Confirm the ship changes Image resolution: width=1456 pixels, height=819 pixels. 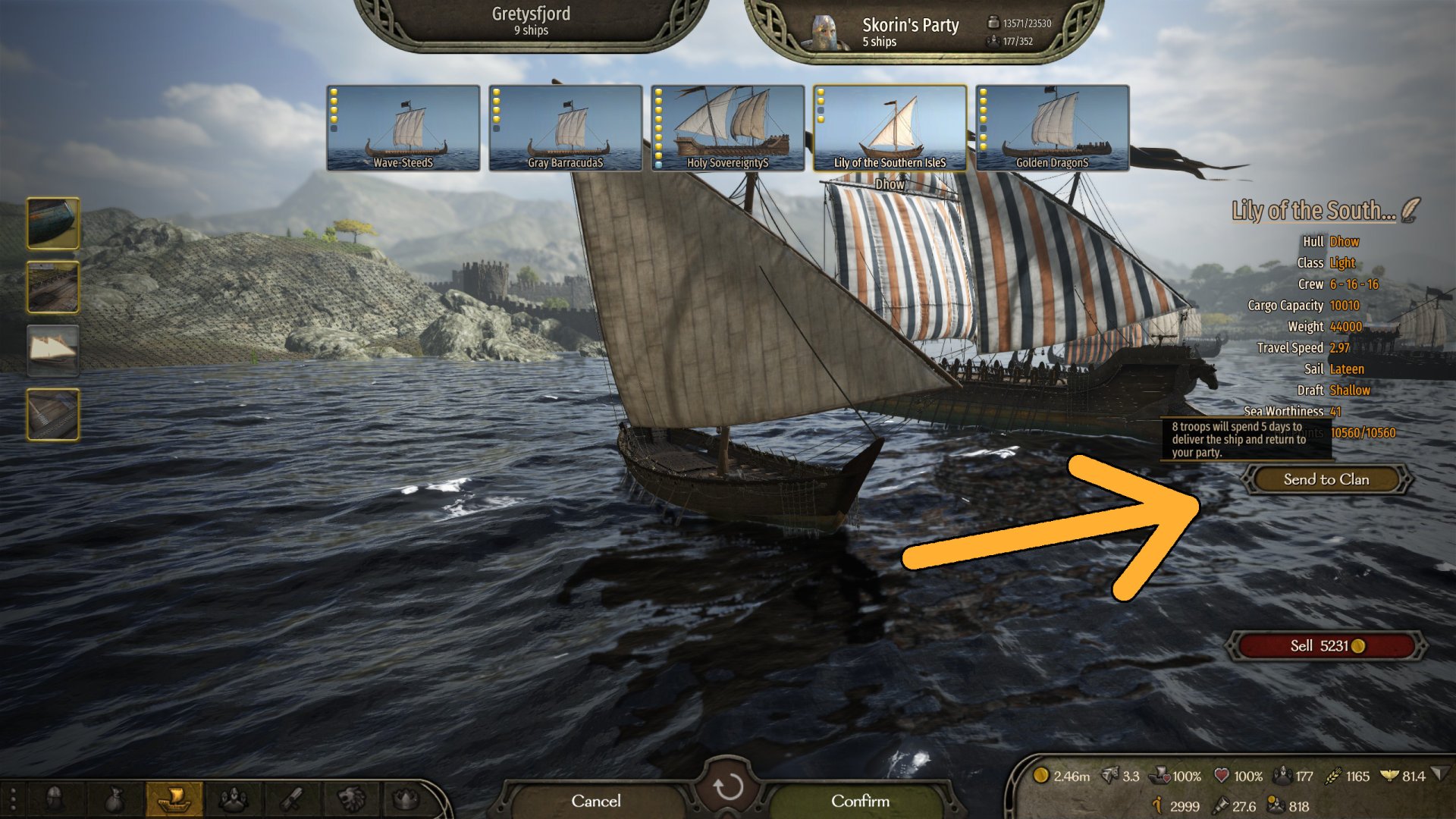(x=860, y=801)
